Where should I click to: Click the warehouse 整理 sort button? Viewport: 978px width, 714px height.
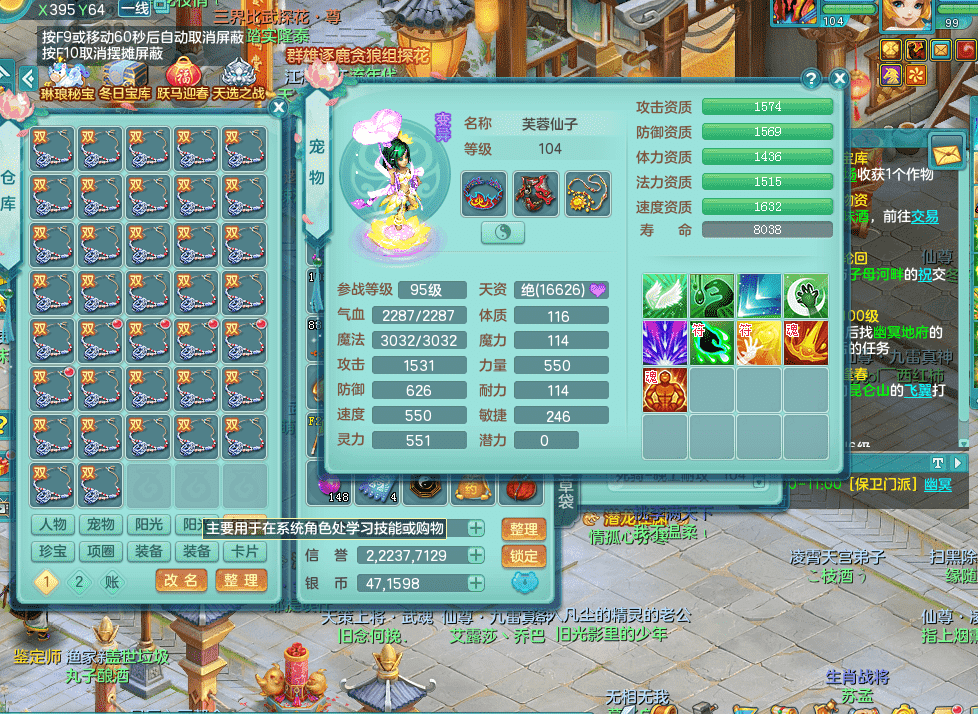coord(240,581)
